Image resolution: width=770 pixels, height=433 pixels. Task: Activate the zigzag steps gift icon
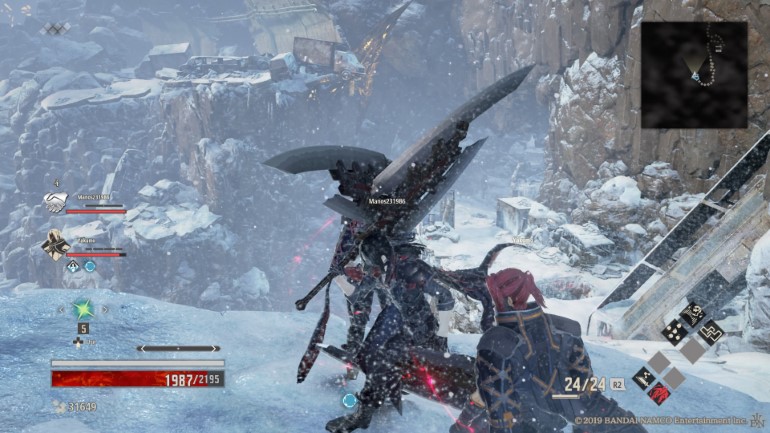tap(709, 329)
